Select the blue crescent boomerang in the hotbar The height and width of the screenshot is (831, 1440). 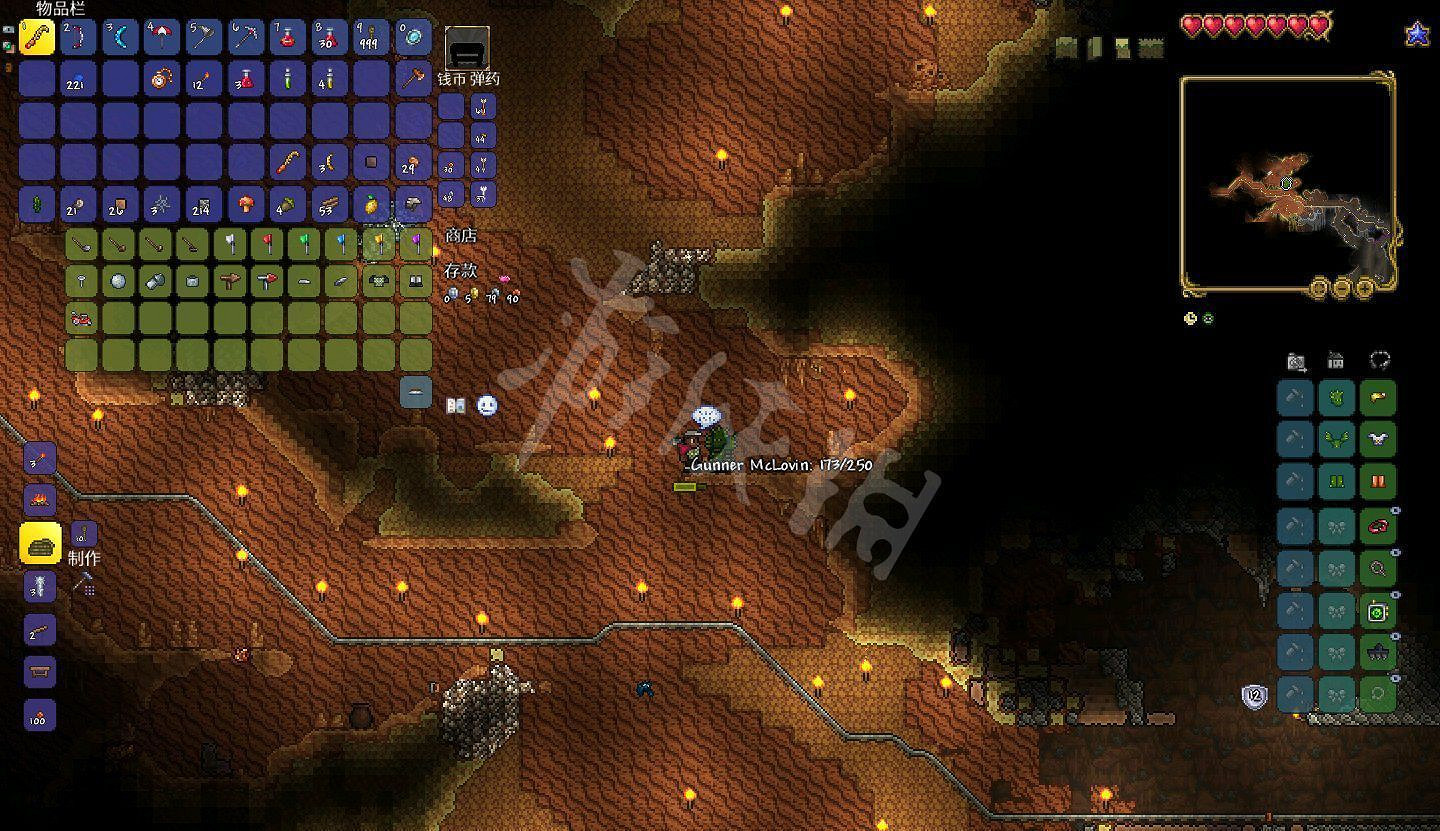(x=120, y=38)
